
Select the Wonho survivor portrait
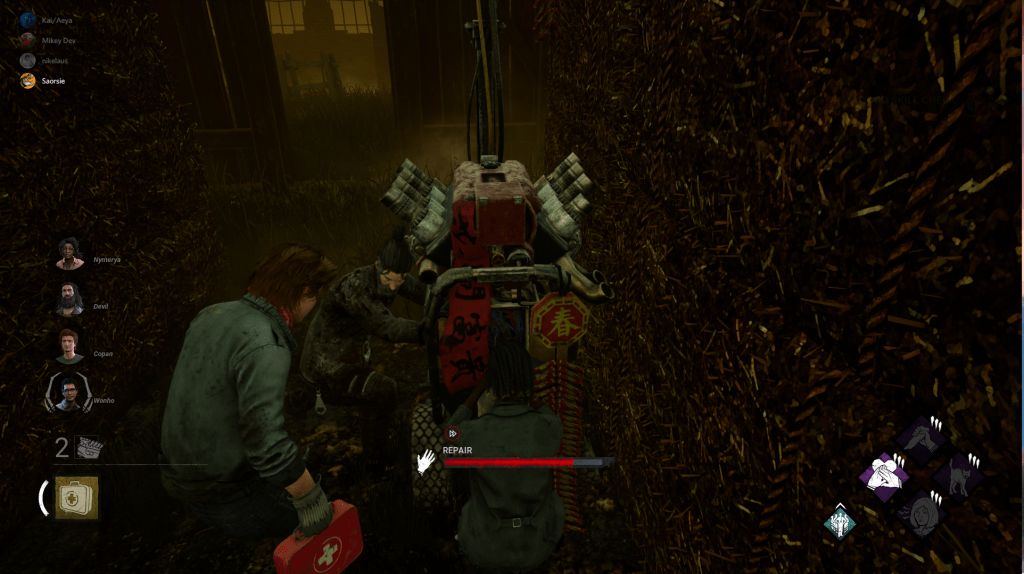point(69,392)
